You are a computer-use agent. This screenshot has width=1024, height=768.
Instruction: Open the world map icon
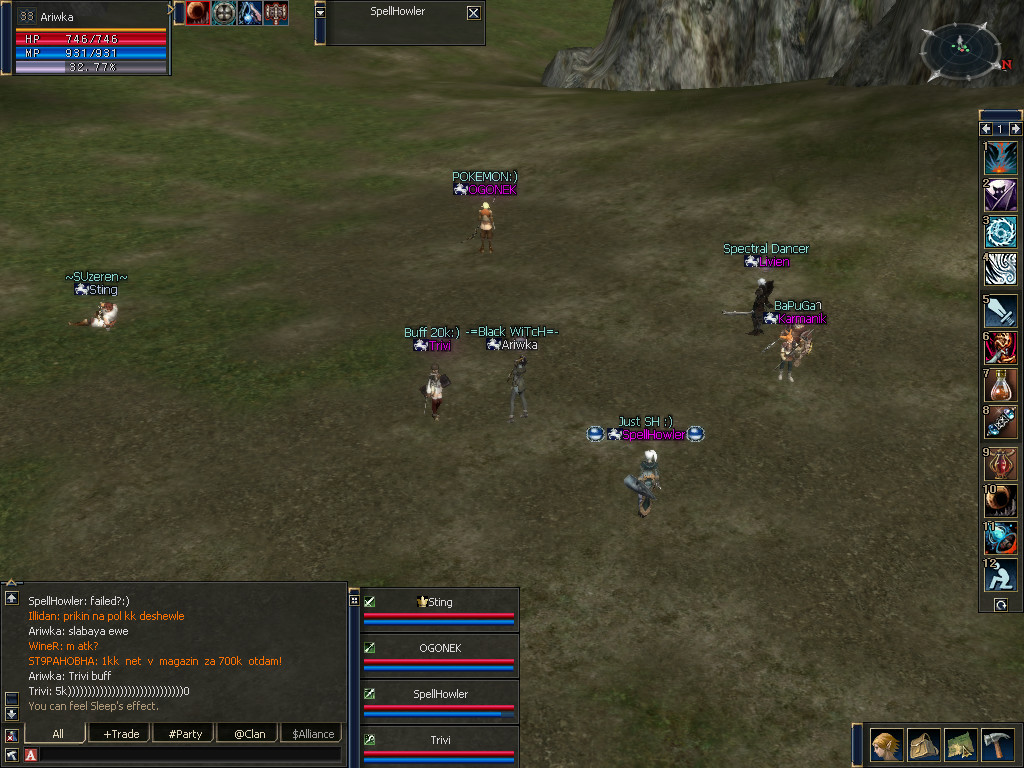[960, 745]
